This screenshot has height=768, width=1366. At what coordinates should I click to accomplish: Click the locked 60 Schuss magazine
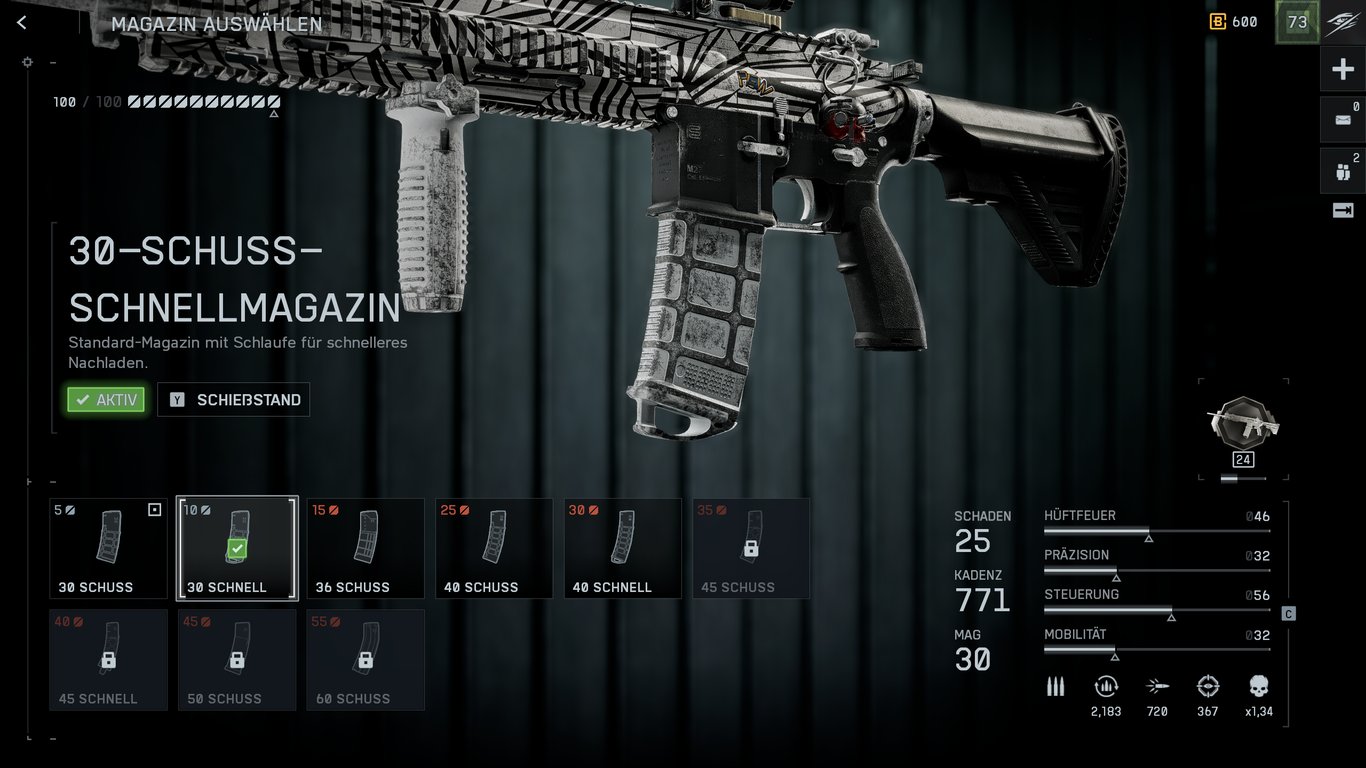click(x=365, y=660)
